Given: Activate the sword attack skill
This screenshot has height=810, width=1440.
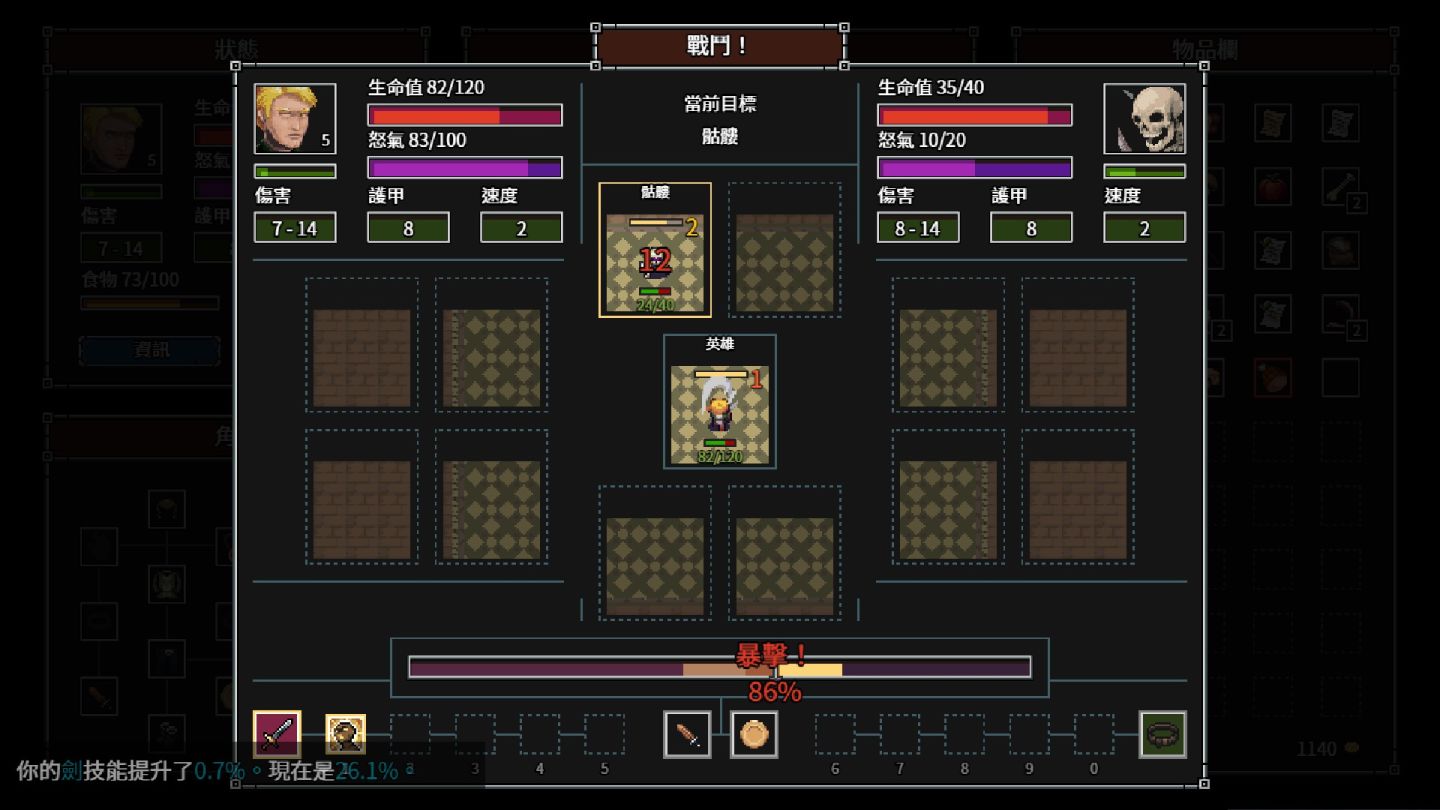Looking at the screenshot, I should [277, 734].
